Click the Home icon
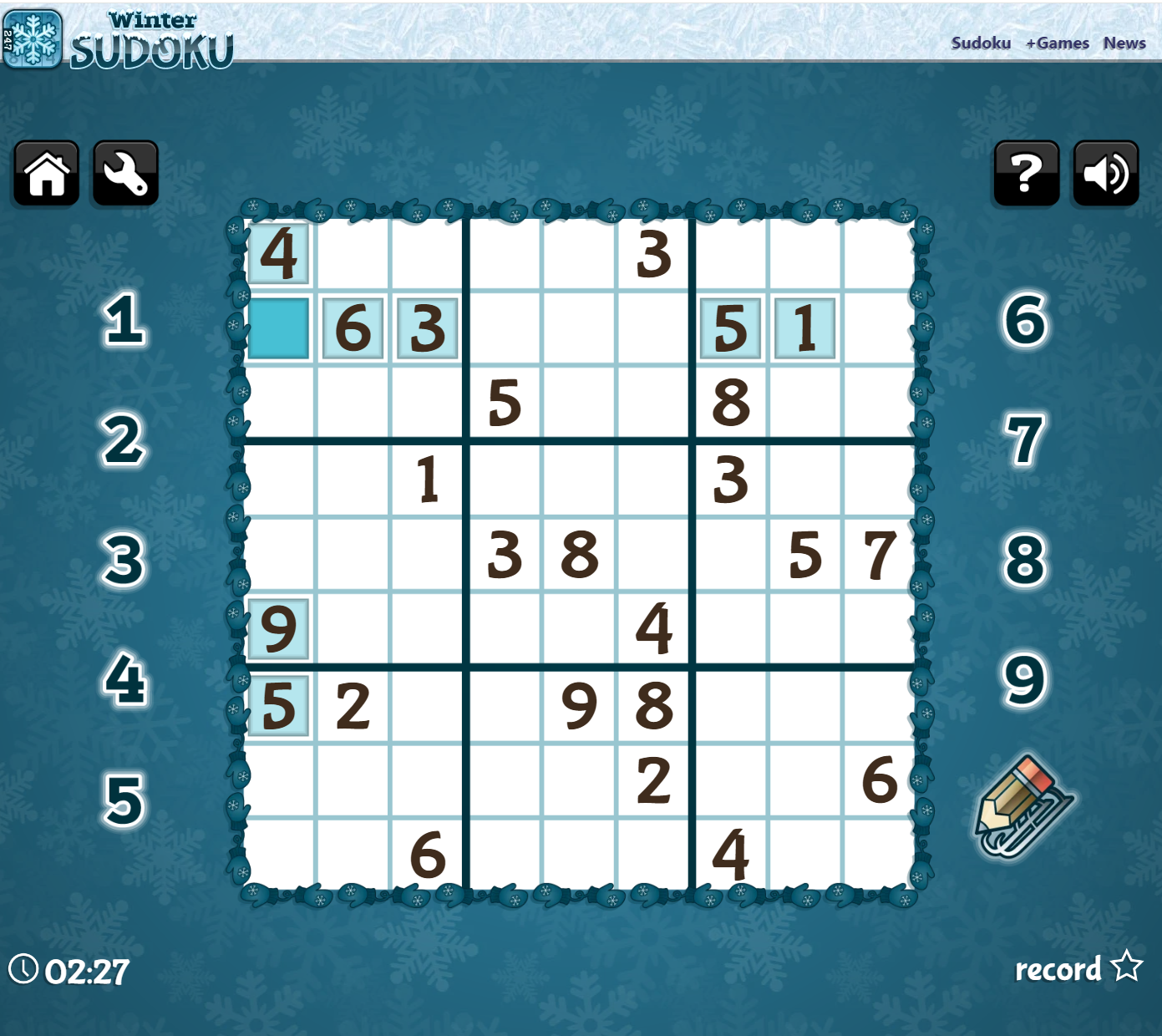1162x1036 pixels. pos(45,173)
